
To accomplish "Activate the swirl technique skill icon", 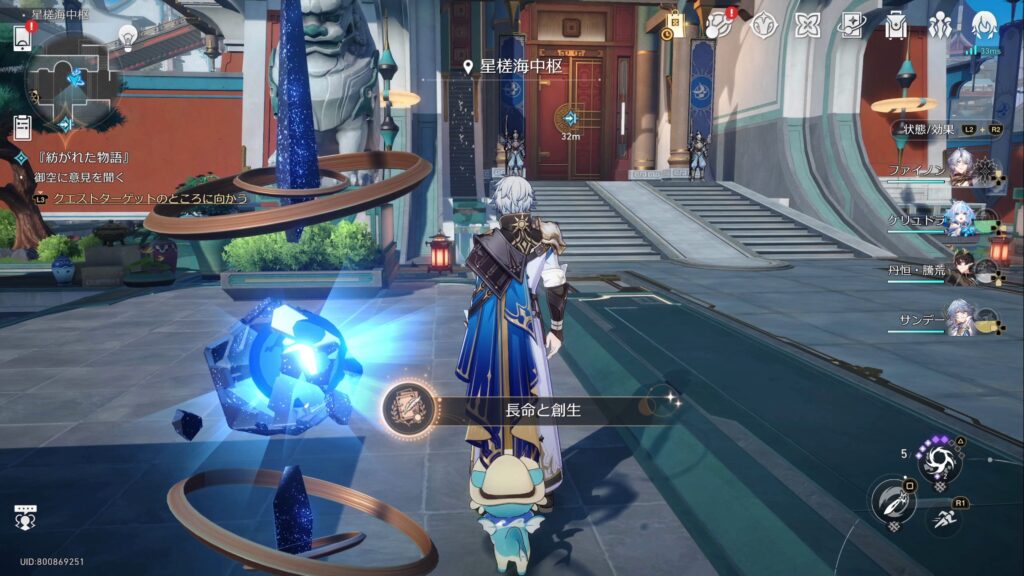I will [x=941, y=462].
